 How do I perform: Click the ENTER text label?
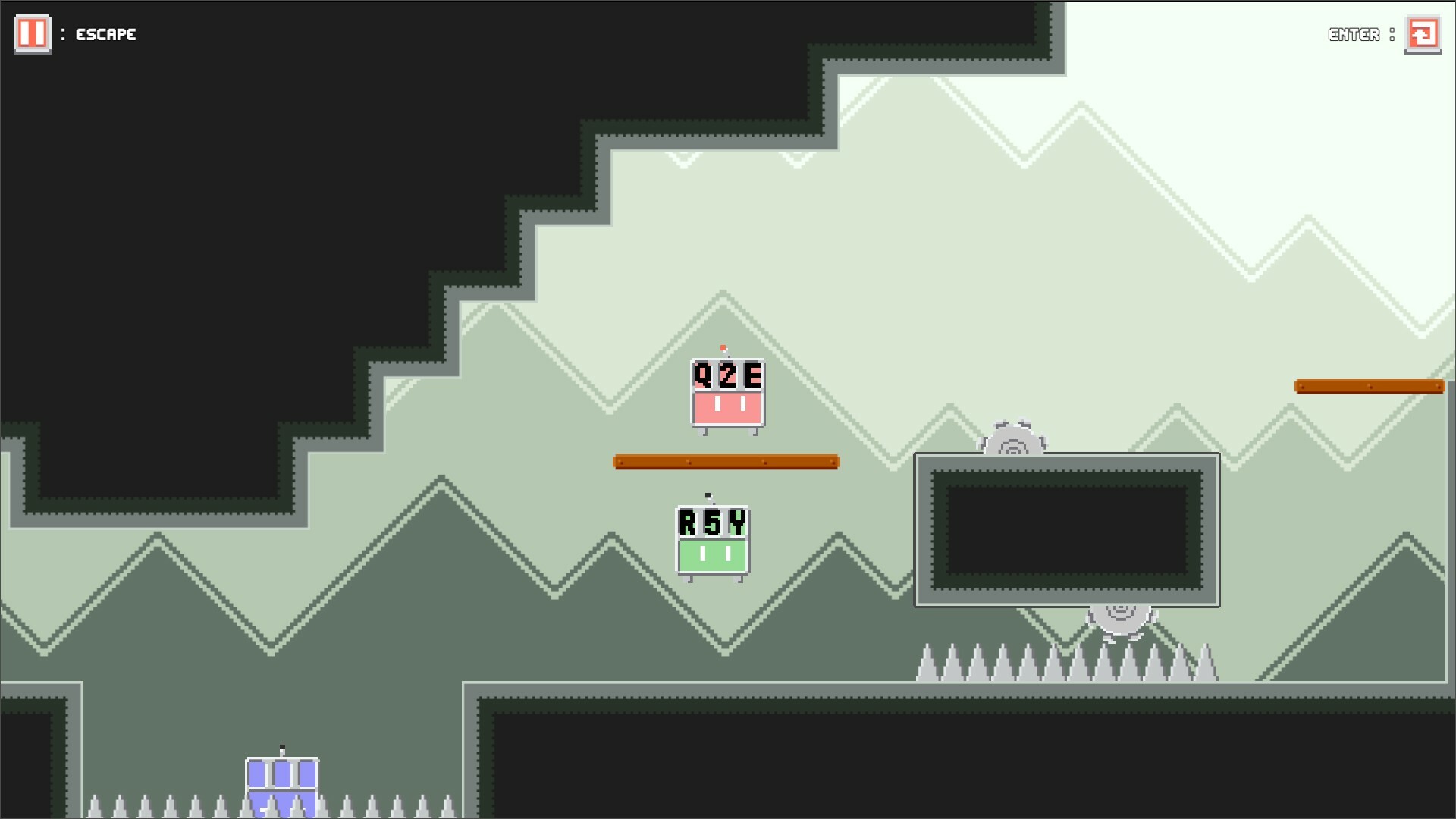pyautogui.click(x=1354, y=34)
